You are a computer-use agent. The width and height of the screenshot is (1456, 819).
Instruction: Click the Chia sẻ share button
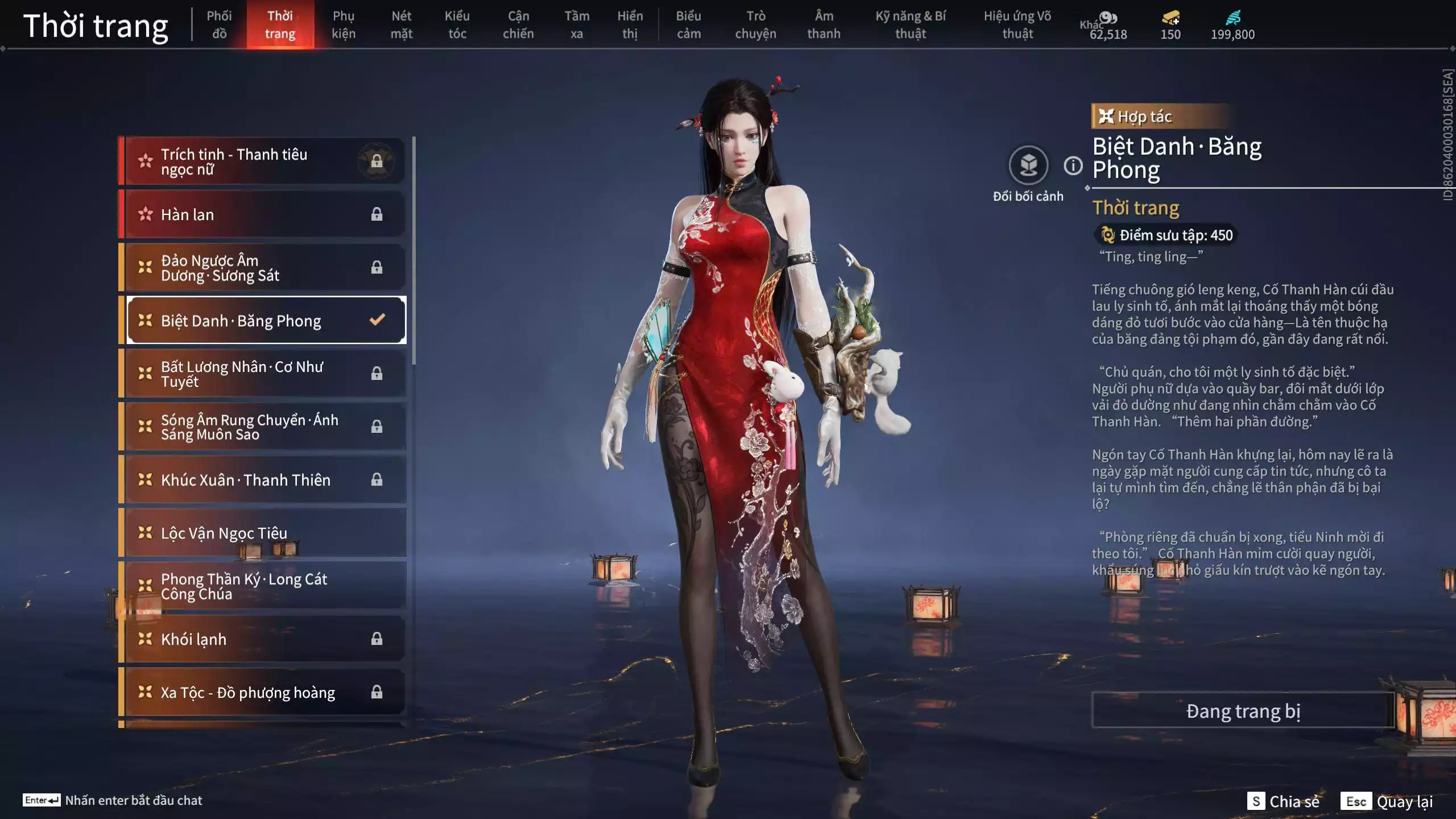pyautogui.click(x=1283, y=801)
